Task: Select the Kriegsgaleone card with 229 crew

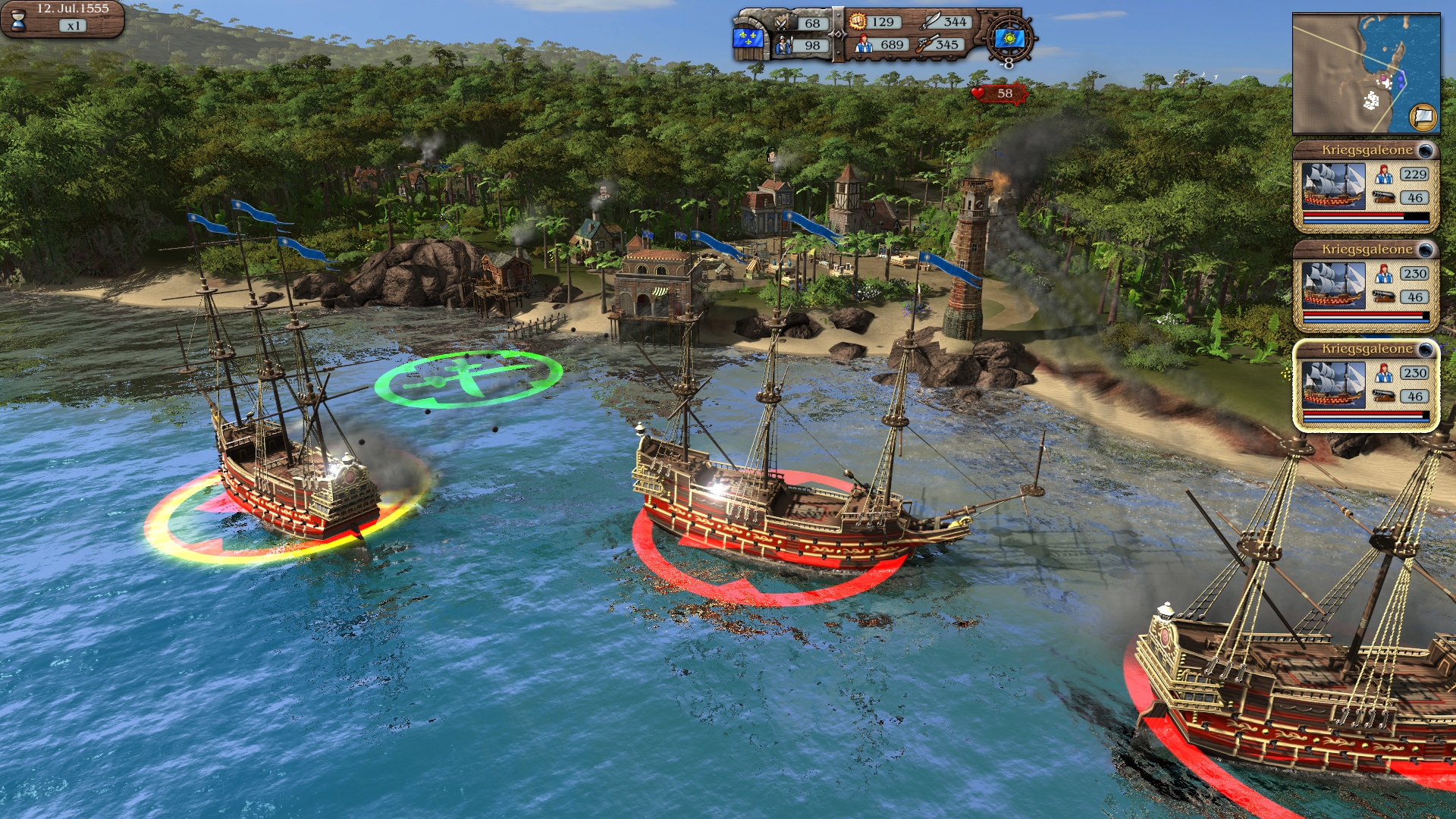Action: (1365, 187)
